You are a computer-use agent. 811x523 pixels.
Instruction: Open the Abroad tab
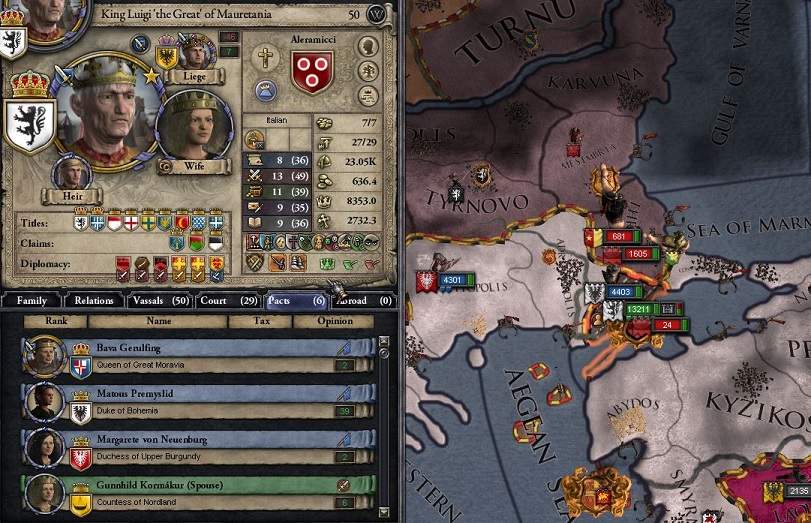pyautogui.click(x=362, y=300)
